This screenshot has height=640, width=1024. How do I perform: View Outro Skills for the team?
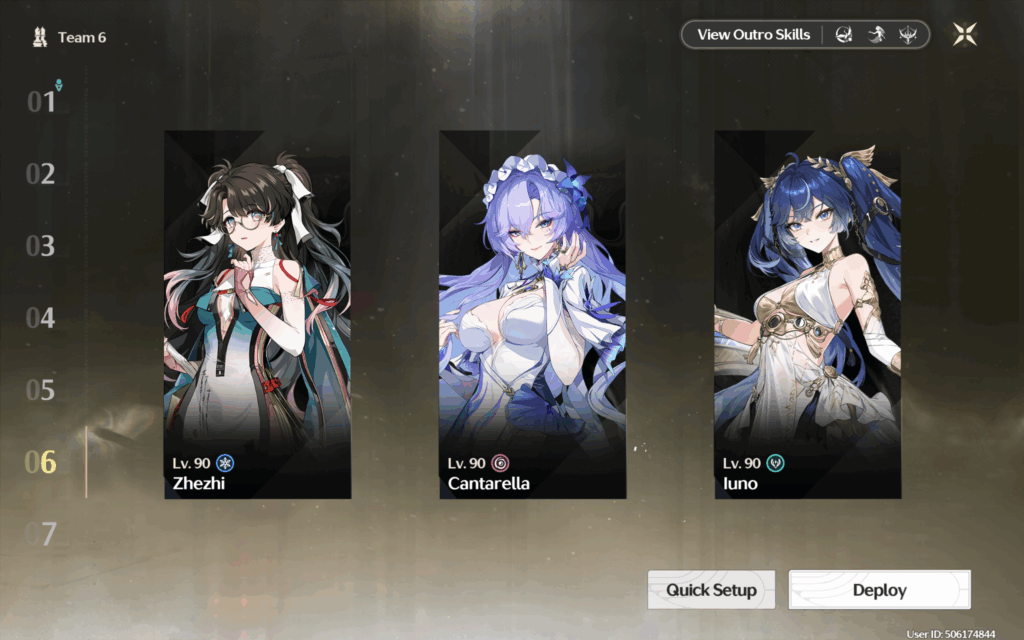click(754, 35)
